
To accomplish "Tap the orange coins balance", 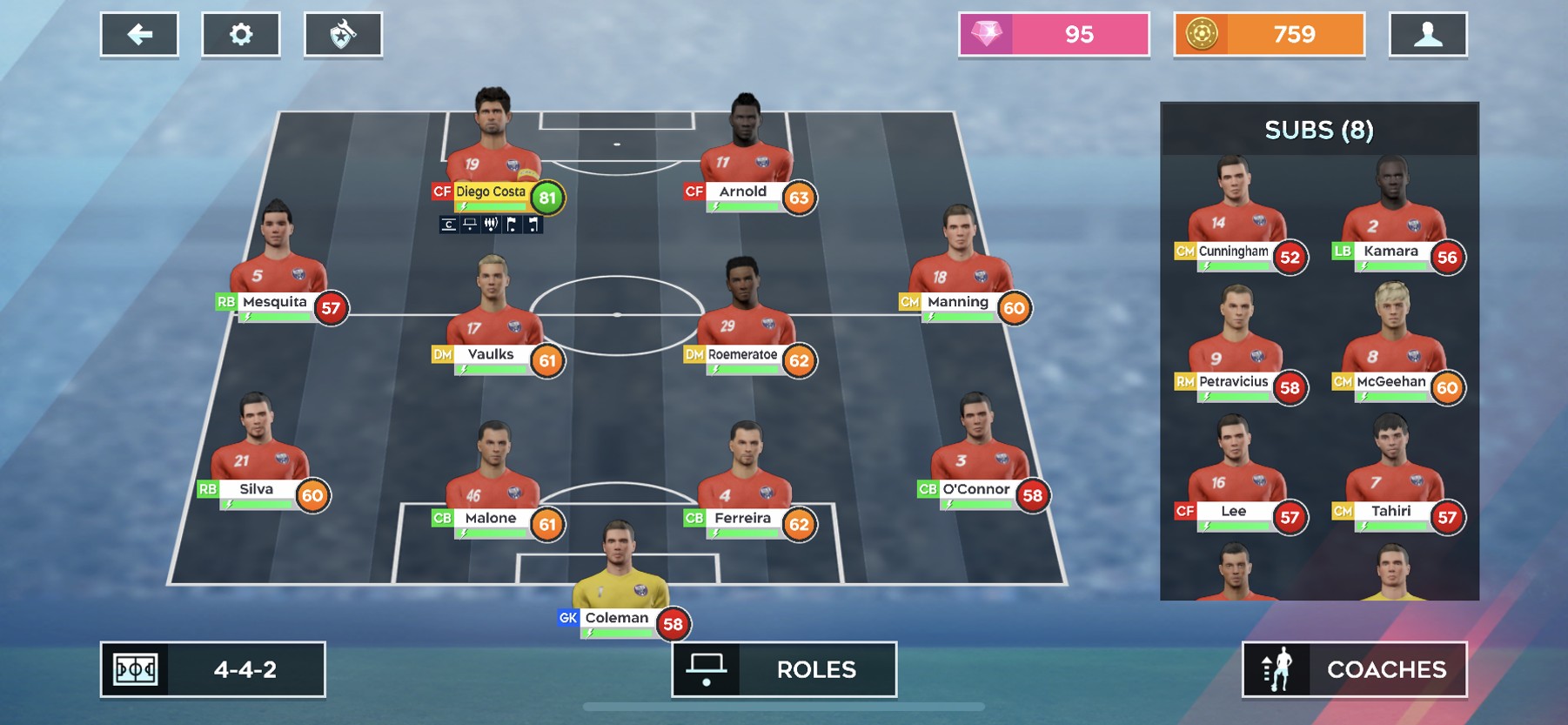I will coord(1269,35).
